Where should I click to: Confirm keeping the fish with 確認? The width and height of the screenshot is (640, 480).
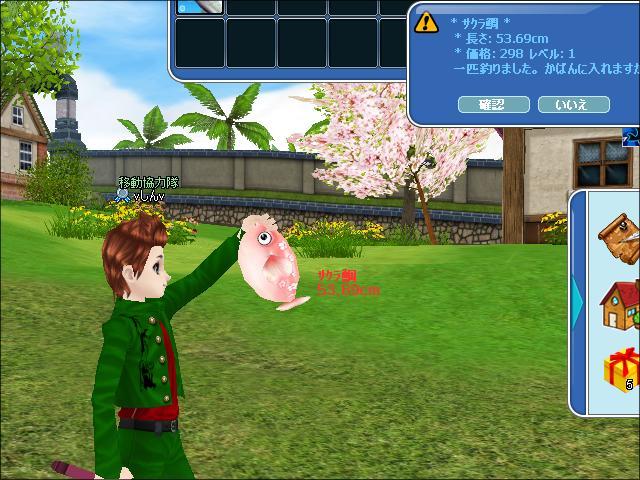coord(492,104)
